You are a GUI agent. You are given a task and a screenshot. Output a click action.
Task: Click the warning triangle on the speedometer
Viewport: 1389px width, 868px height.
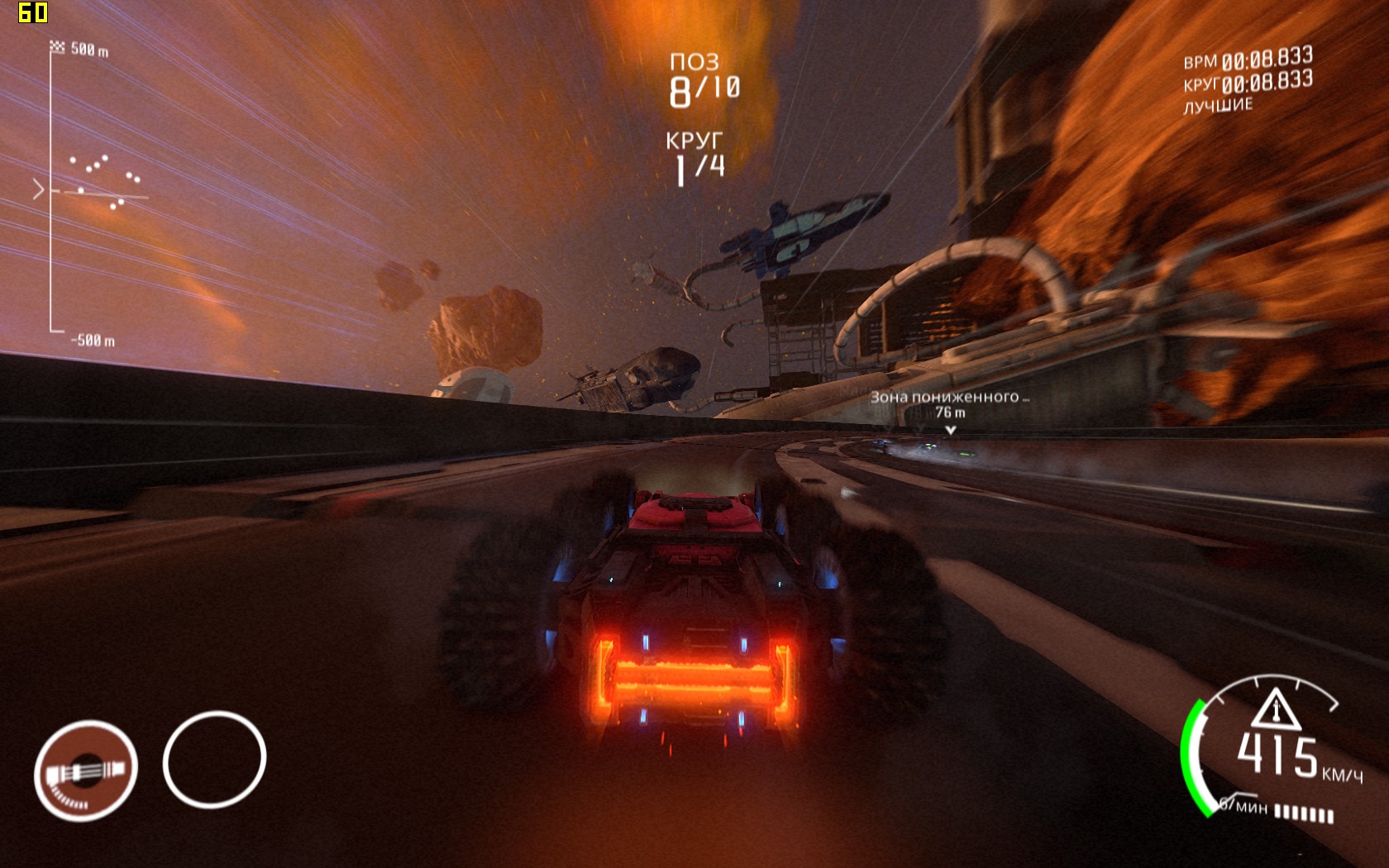tap(1275, 708)
